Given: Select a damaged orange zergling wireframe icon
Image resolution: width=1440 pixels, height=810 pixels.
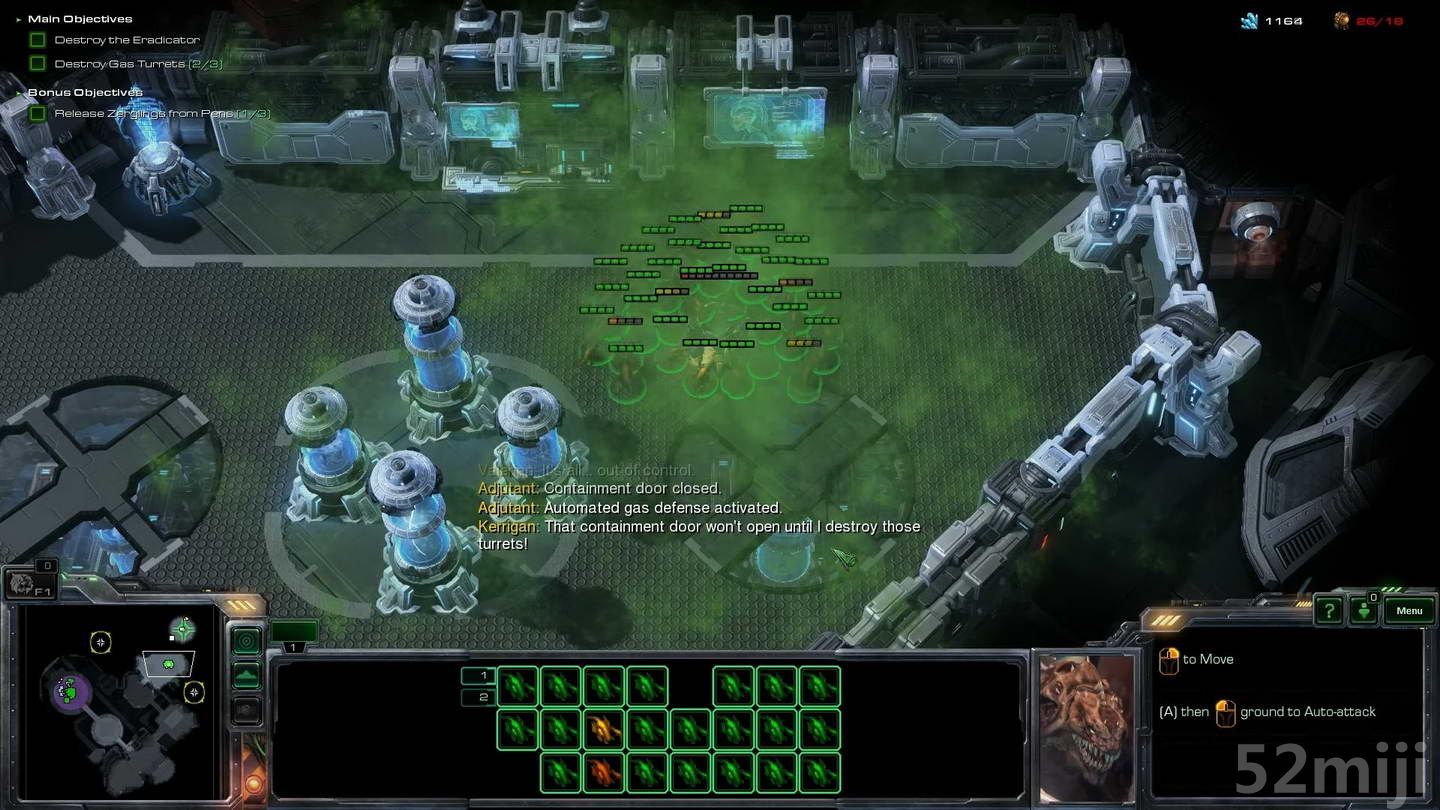Looking at the screenshot, I should click(603, 730).
